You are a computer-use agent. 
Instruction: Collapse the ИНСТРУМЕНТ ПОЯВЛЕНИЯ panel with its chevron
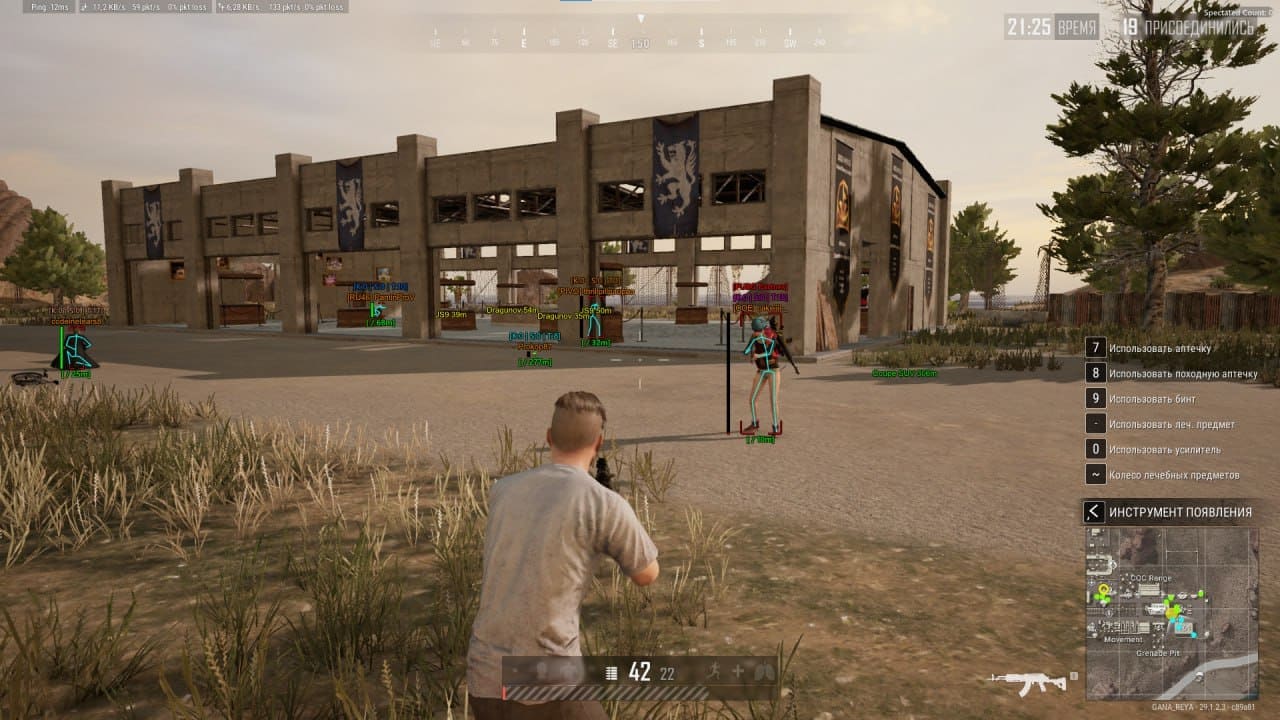pos(1092,513)
